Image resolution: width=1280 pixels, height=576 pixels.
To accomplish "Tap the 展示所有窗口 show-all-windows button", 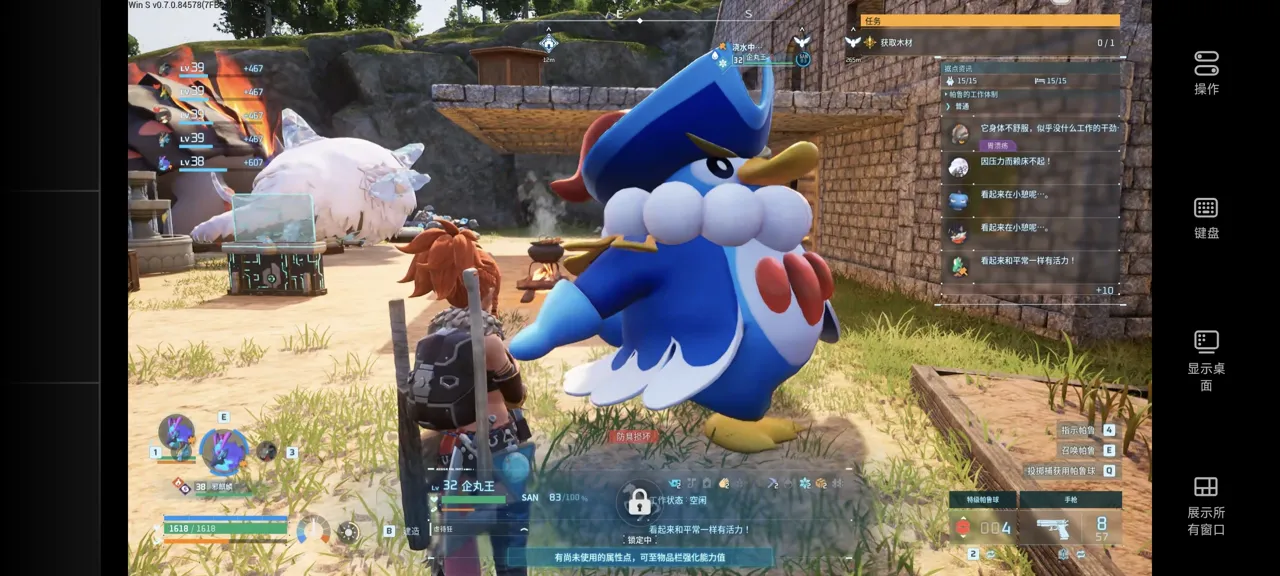I will [1206, 504].
